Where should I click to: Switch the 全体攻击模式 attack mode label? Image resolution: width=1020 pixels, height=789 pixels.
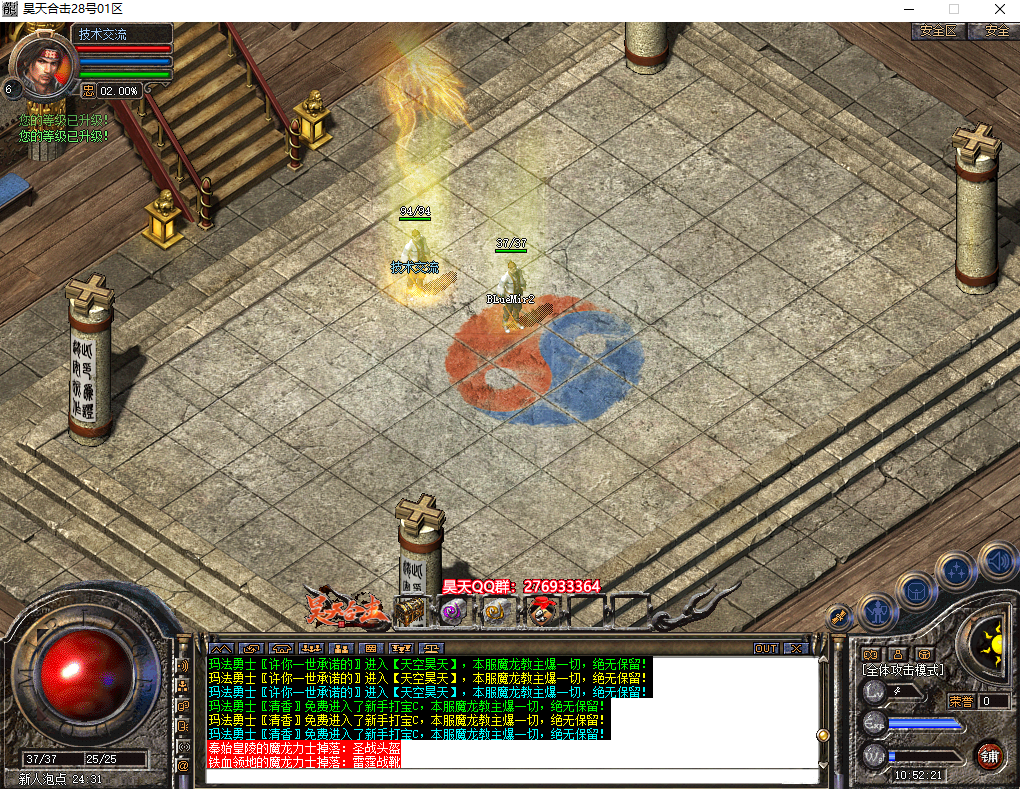pos(903,669)
